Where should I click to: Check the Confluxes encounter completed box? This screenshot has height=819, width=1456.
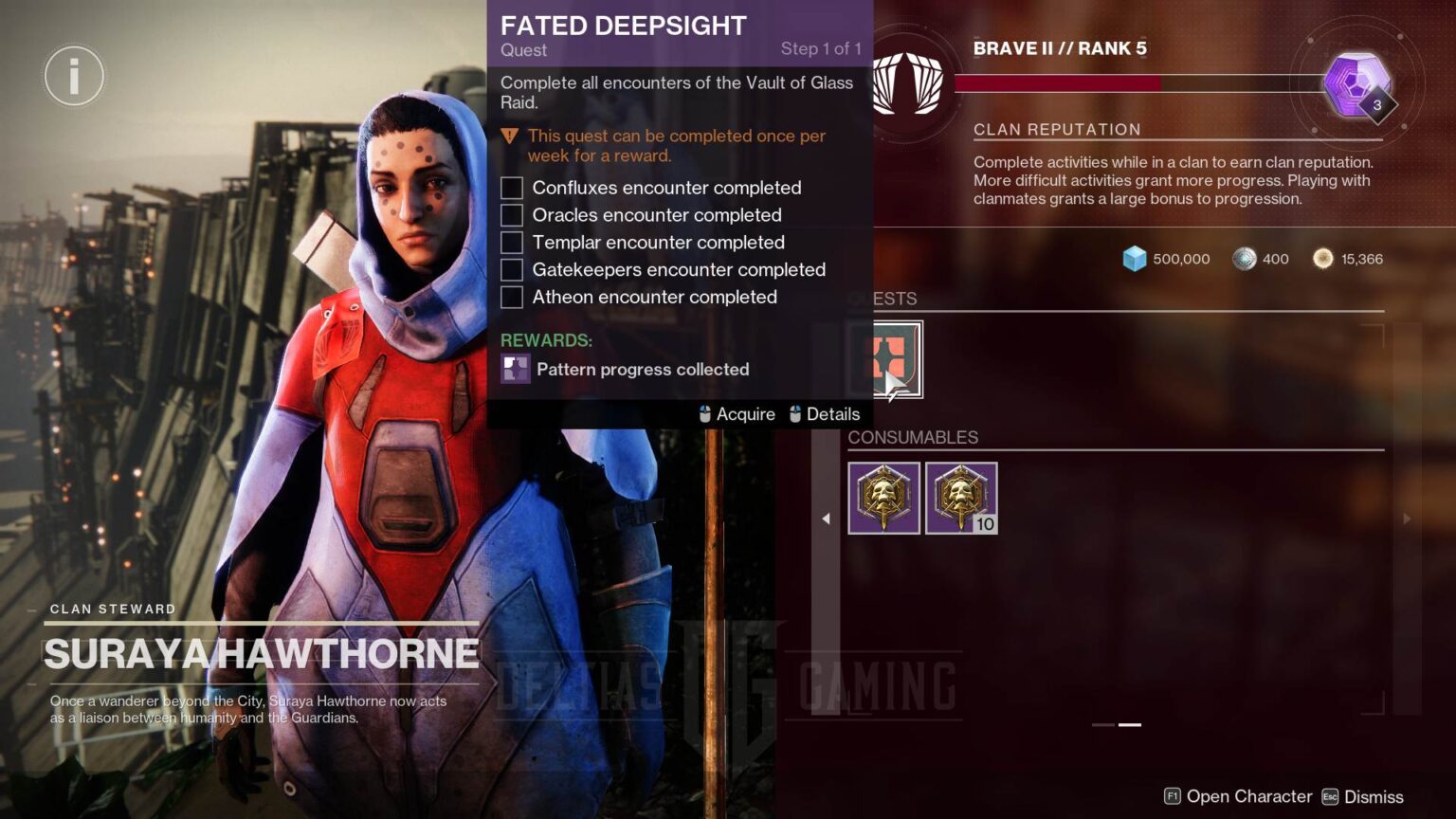pyautogui.click(x=511, y=188)
